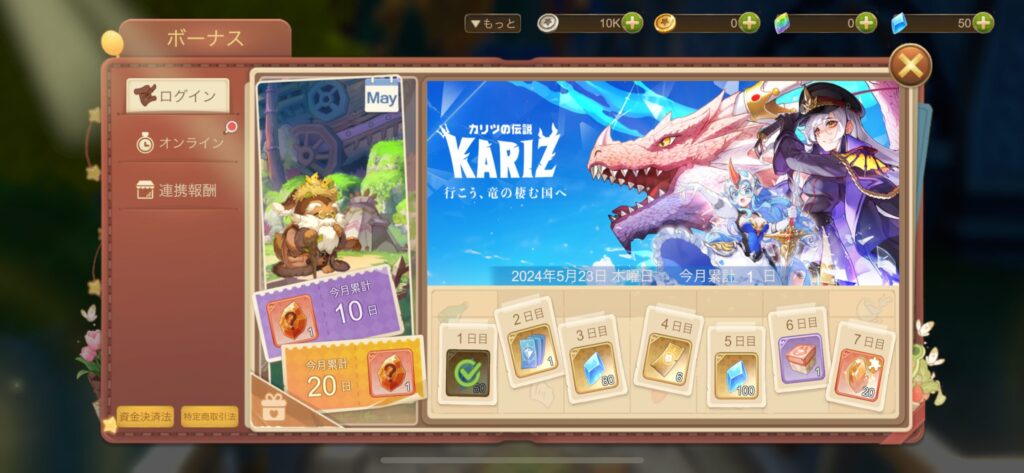Expand the もっと dropdown
Image resolution: width=1024 pixels, height=473 pixels.
493,23
